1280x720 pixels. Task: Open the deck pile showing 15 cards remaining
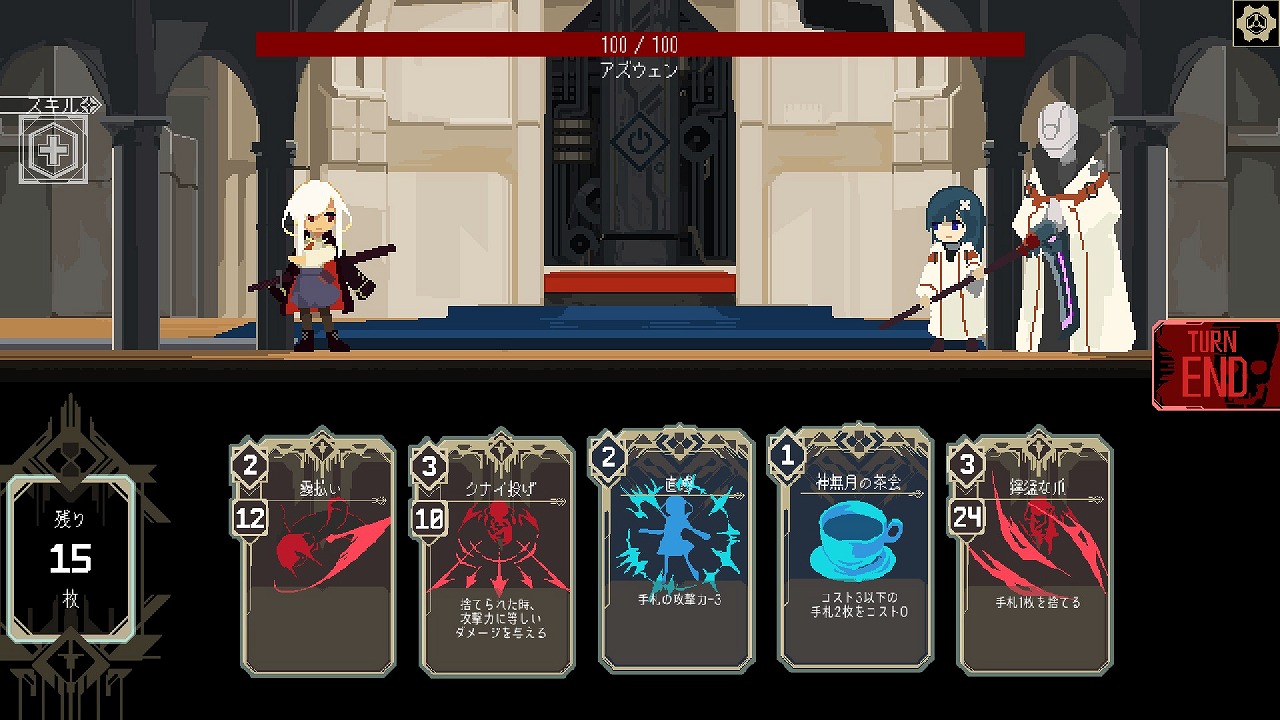coord(71,557)
